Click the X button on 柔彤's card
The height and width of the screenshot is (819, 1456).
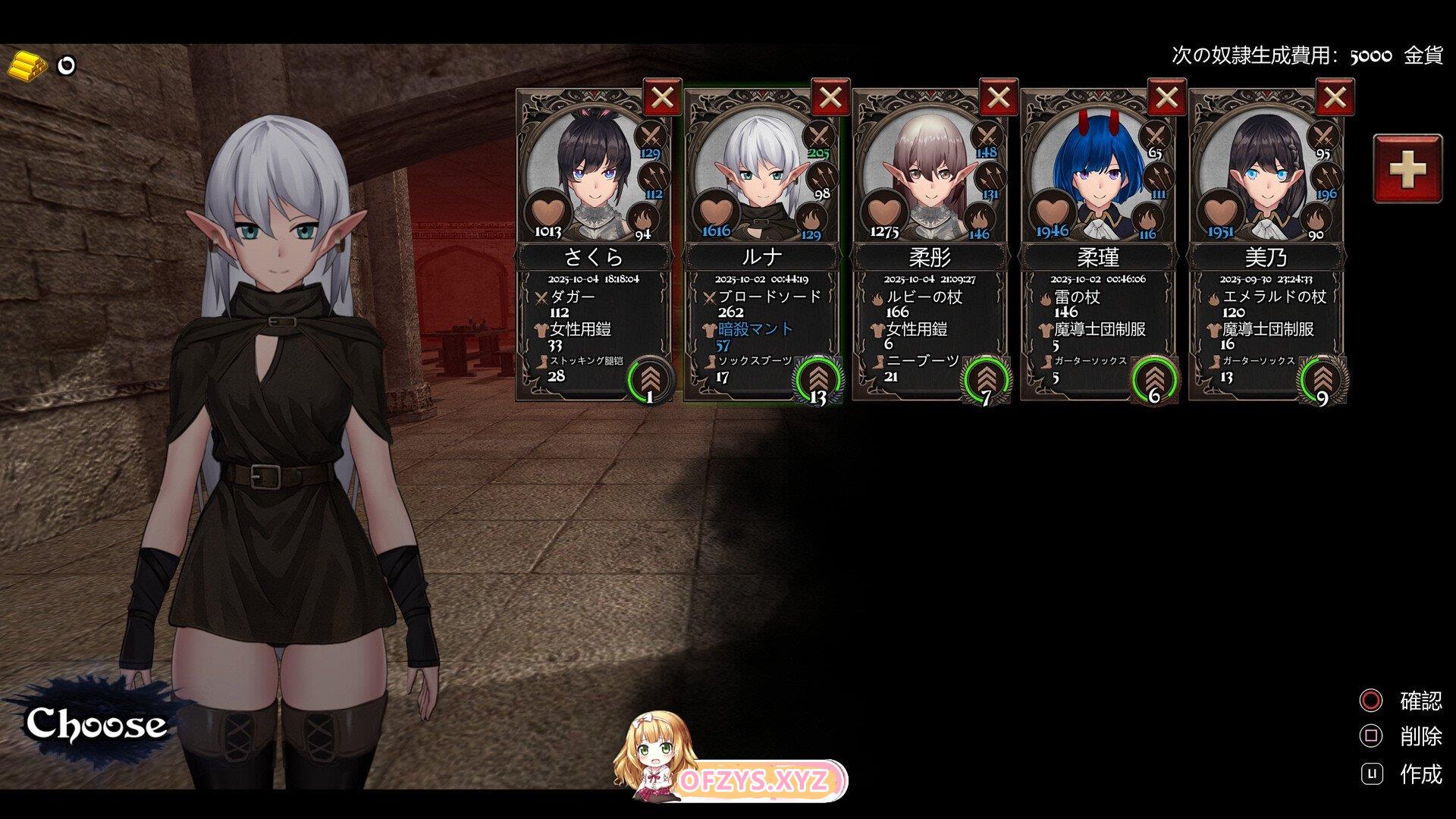coord(999,98)
